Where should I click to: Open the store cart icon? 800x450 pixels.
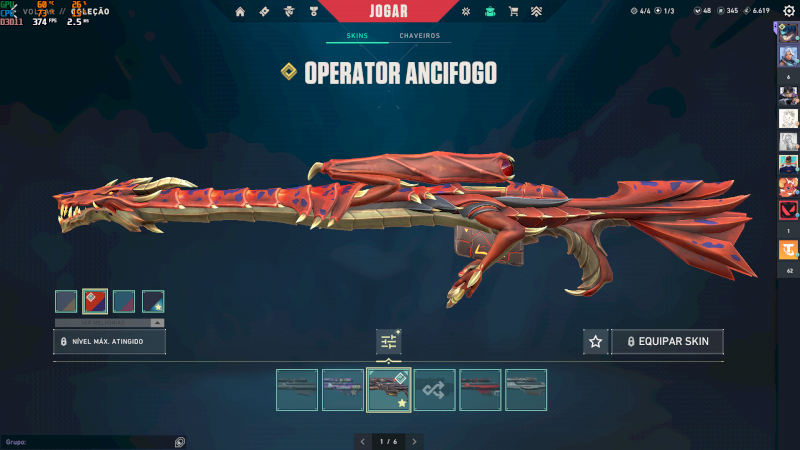(x=514, y=12)
